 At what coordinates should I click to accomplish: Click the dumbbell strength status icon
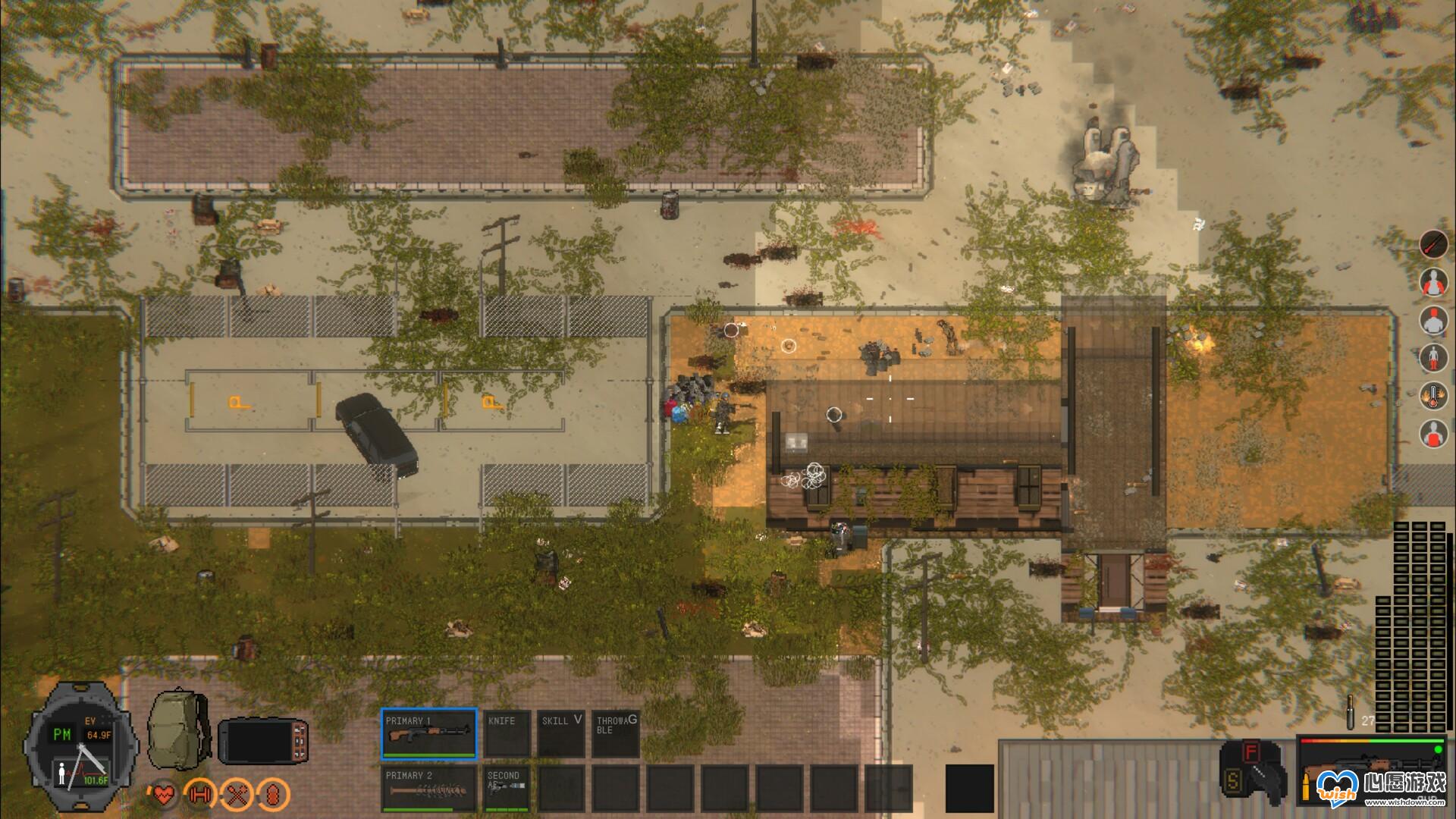tap(199, 795)
